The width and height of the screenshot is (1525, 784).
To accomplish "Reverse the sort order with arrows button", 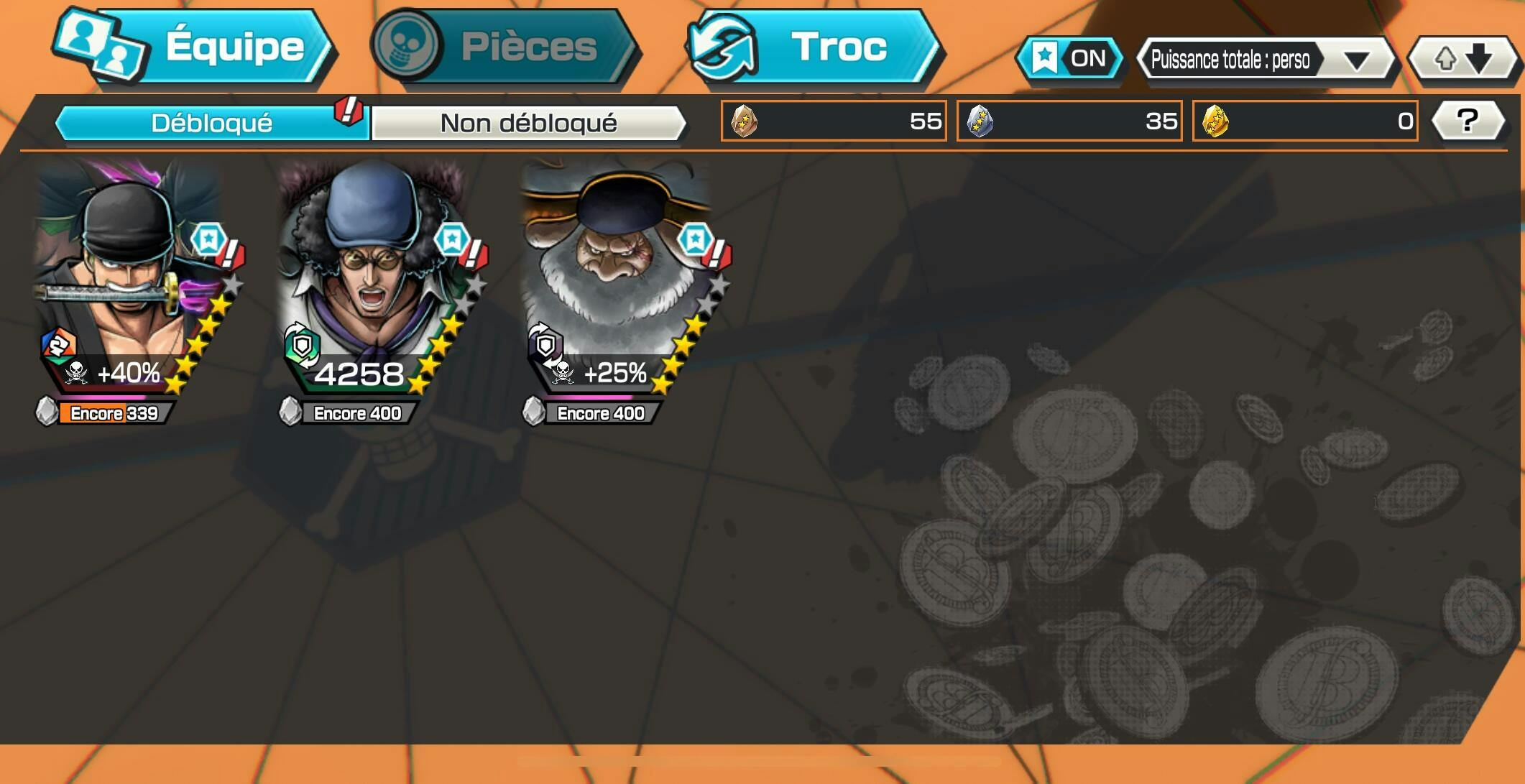I will coord(1463,60).
